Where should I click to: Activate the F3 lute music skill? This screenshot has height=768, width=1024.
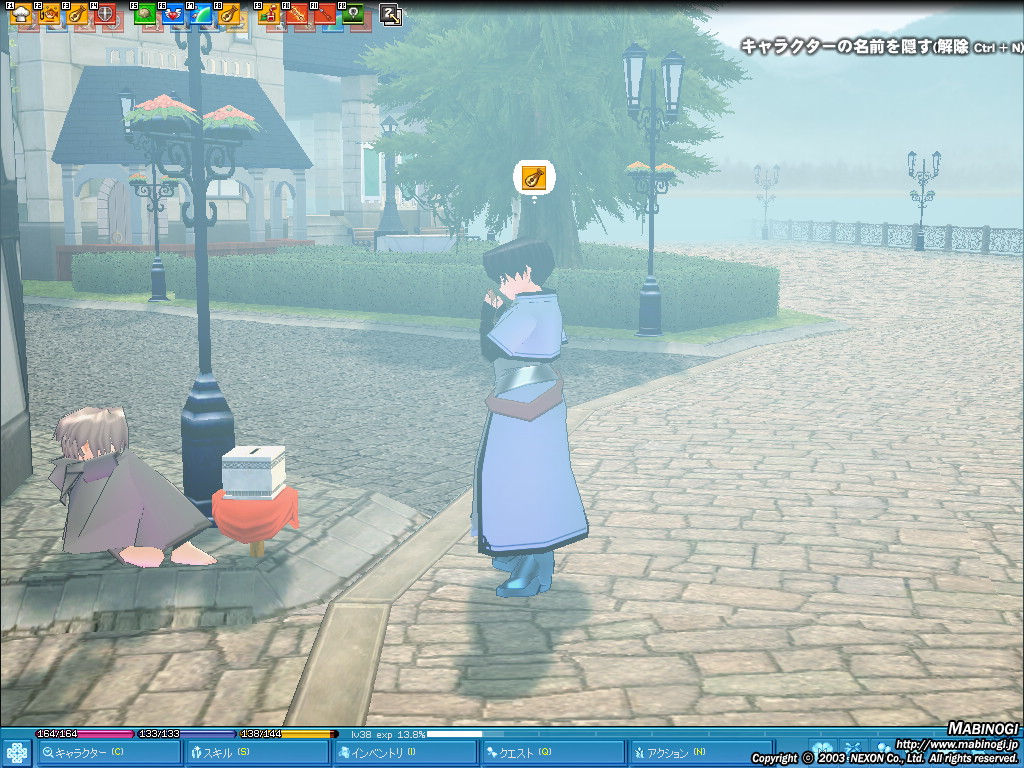tap(77, 15)
